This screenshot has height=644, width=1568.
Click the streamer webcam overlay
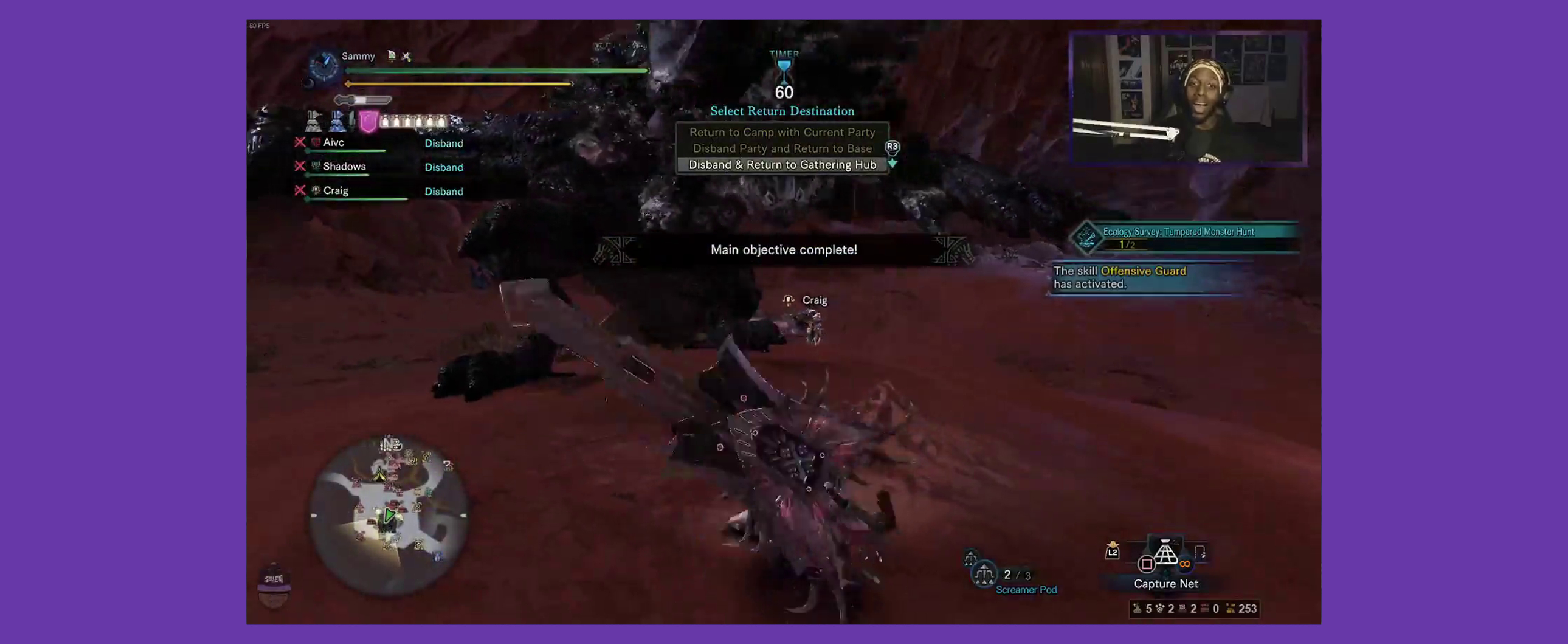coord(1187,97)
